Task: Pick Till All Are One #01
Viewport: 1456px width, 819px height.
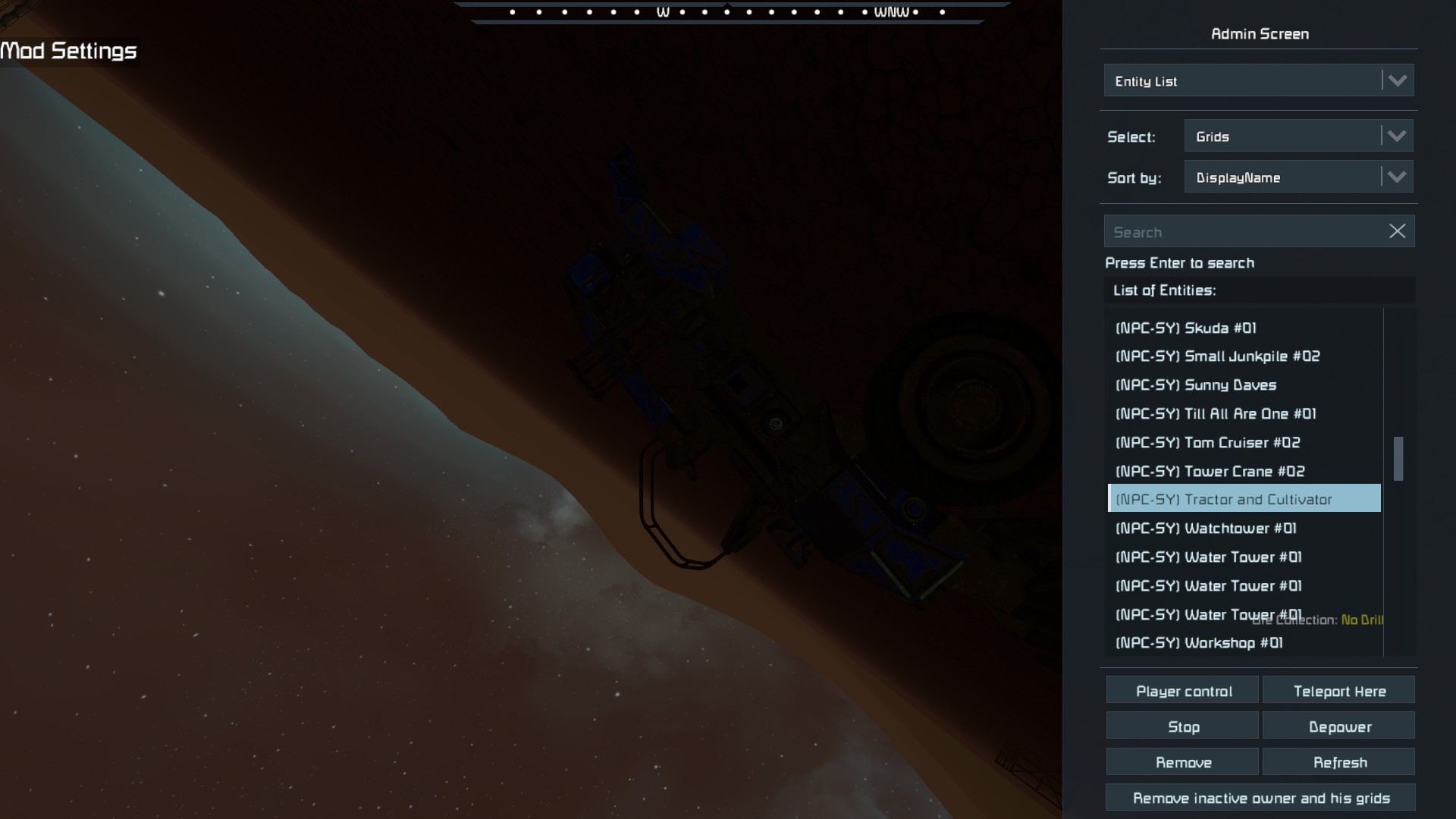Action: 1216,414
